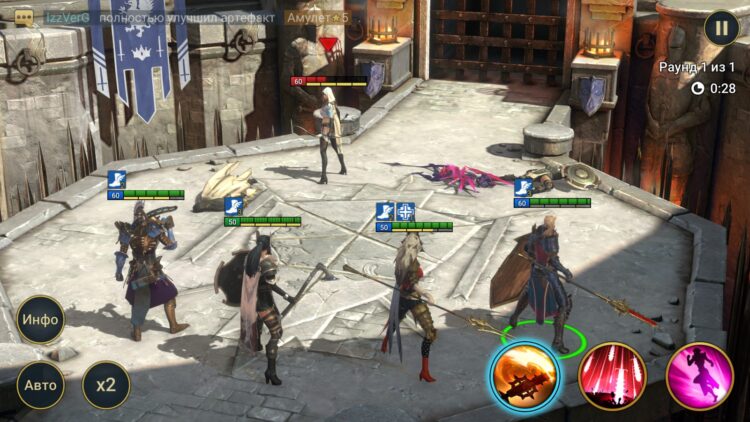Use the red light beams skill
This screenshot has height=422, width=750.
[612, 377]
